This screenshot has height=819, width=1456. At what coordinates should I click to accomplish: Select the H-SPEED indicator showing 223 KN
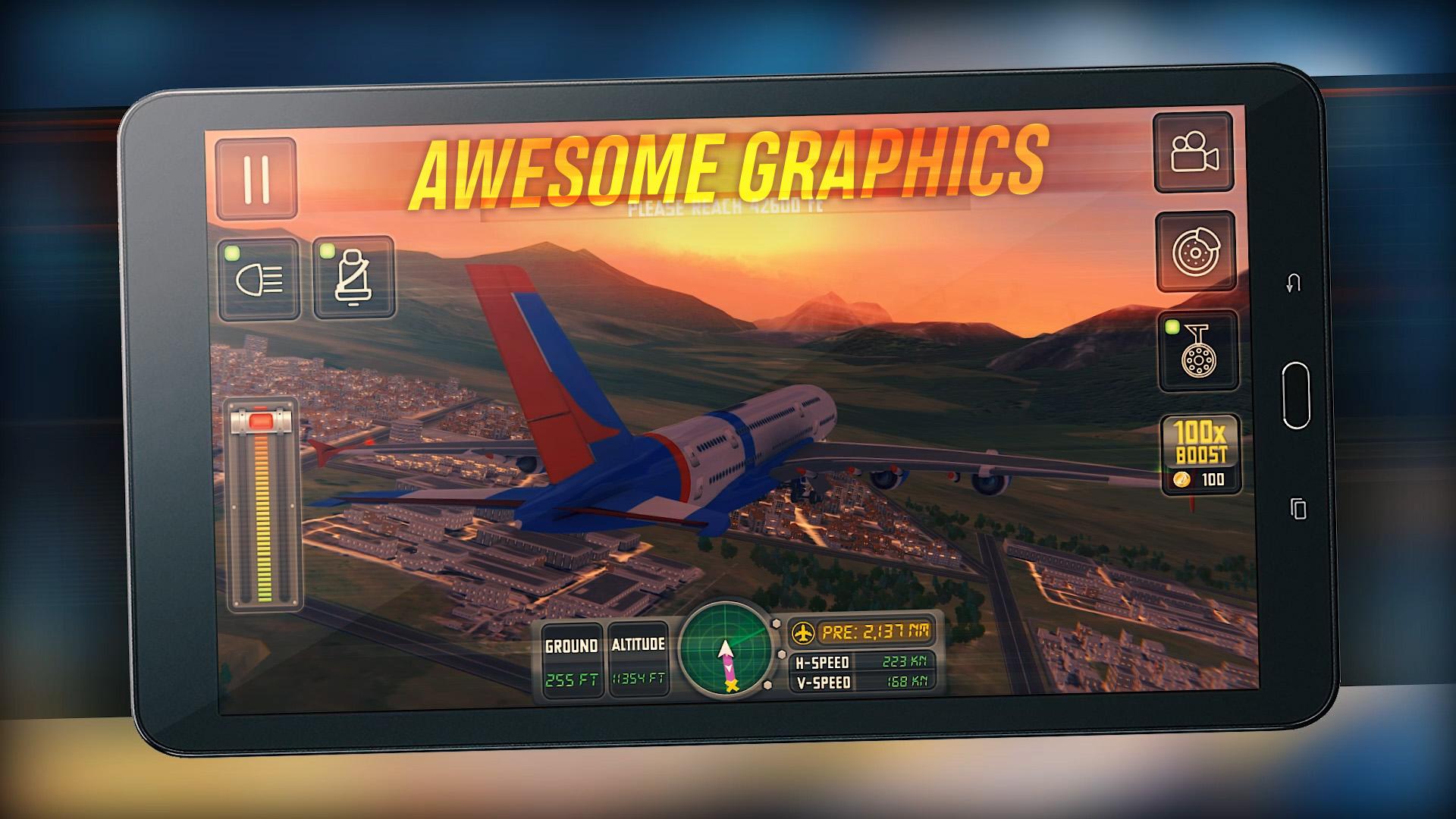click(x=864, y=662)
